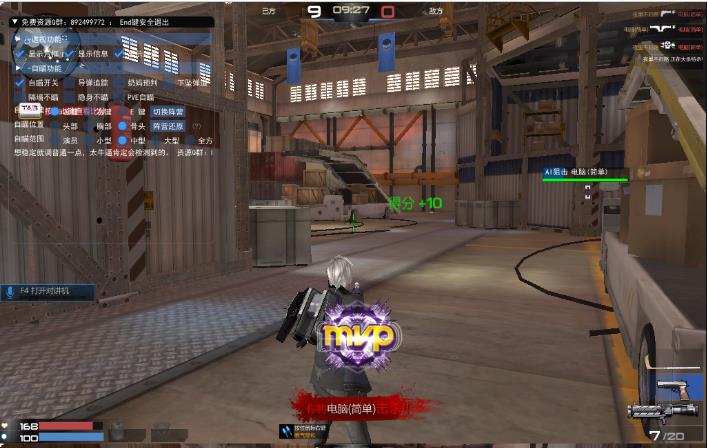Choose 大型 aim range

156,141
